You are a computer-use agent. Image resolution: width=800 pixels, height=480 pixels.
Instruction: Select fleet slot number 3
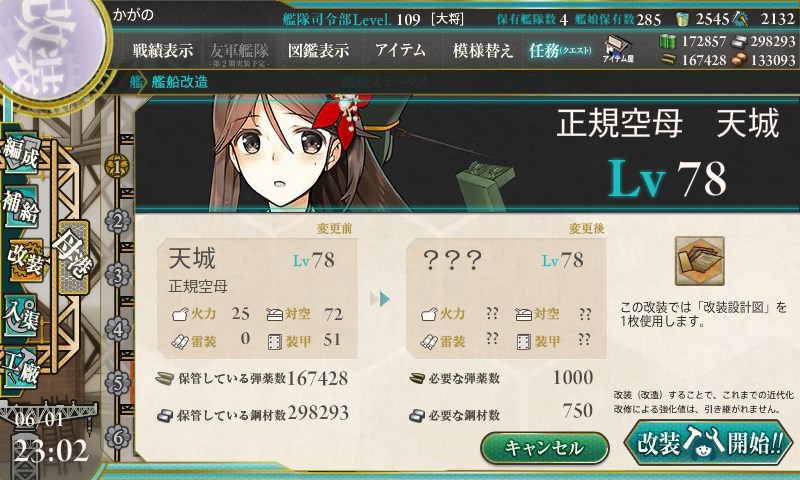[119, 274]
